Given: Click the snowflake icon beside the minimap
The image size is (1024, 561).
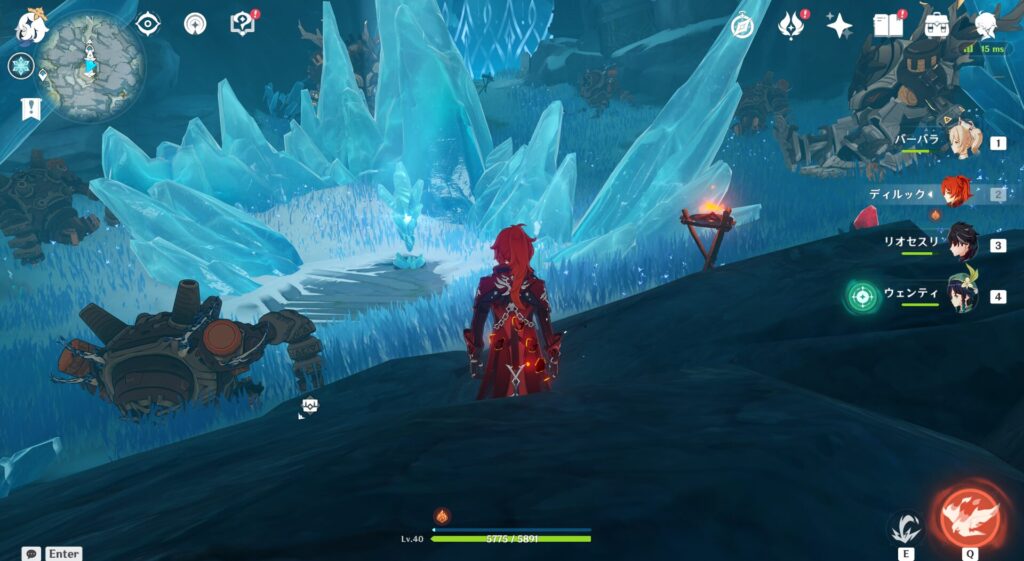Looking at the screenshot, I should click(21, 67).
